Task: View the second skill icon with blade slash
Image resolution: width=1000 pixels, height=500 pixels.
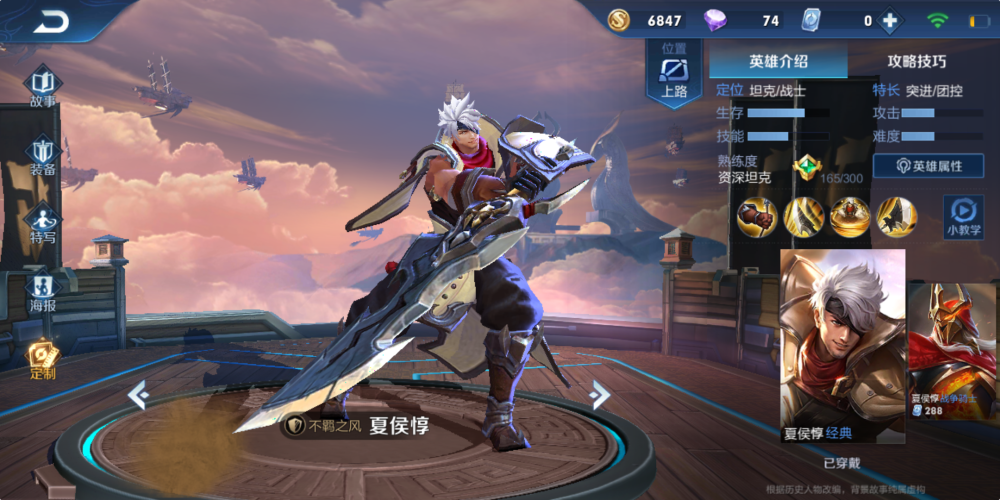Action: [804, 217]
